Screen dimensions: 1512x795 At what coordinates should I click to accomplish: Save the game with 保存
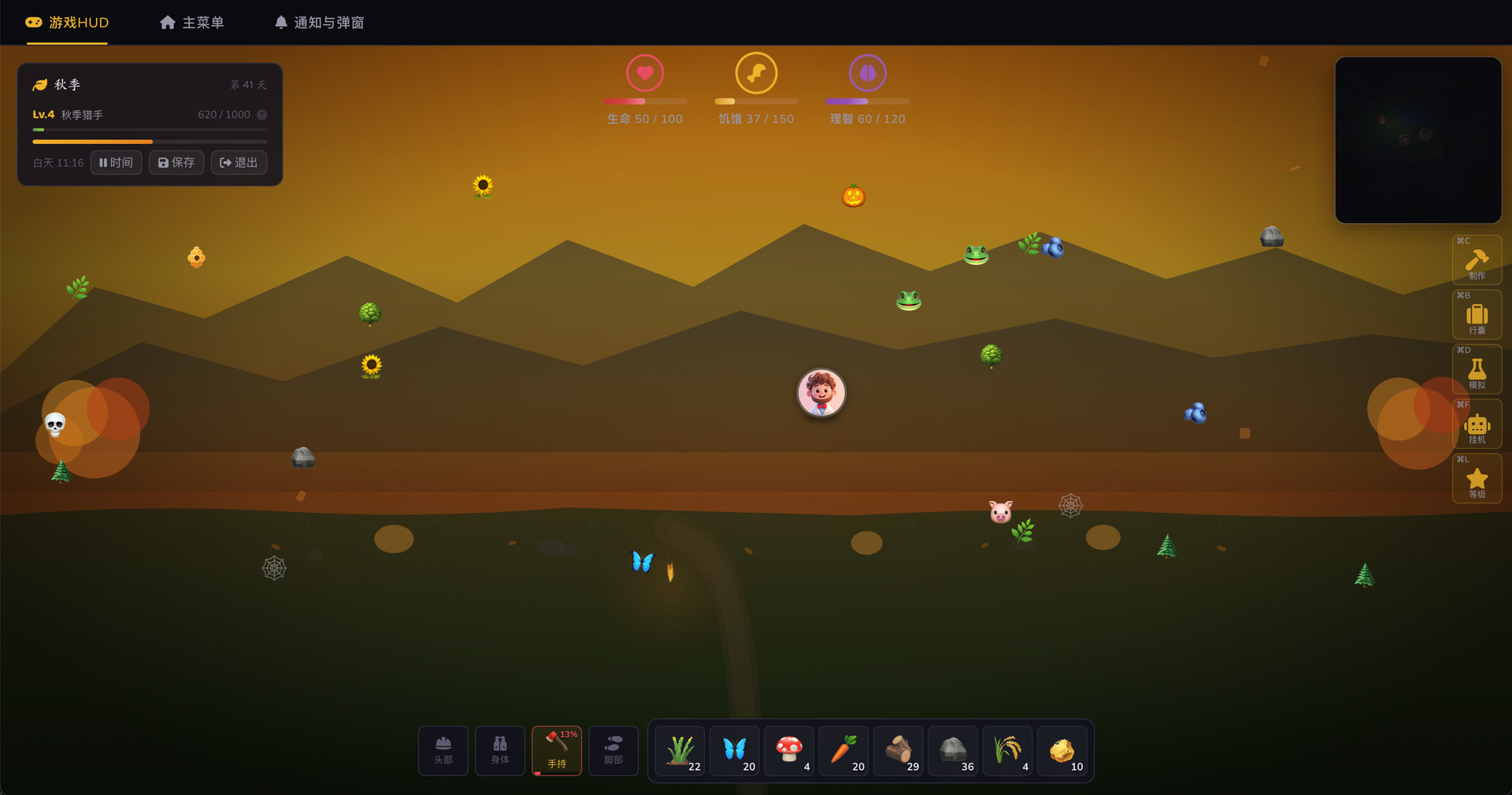point(176,163)
